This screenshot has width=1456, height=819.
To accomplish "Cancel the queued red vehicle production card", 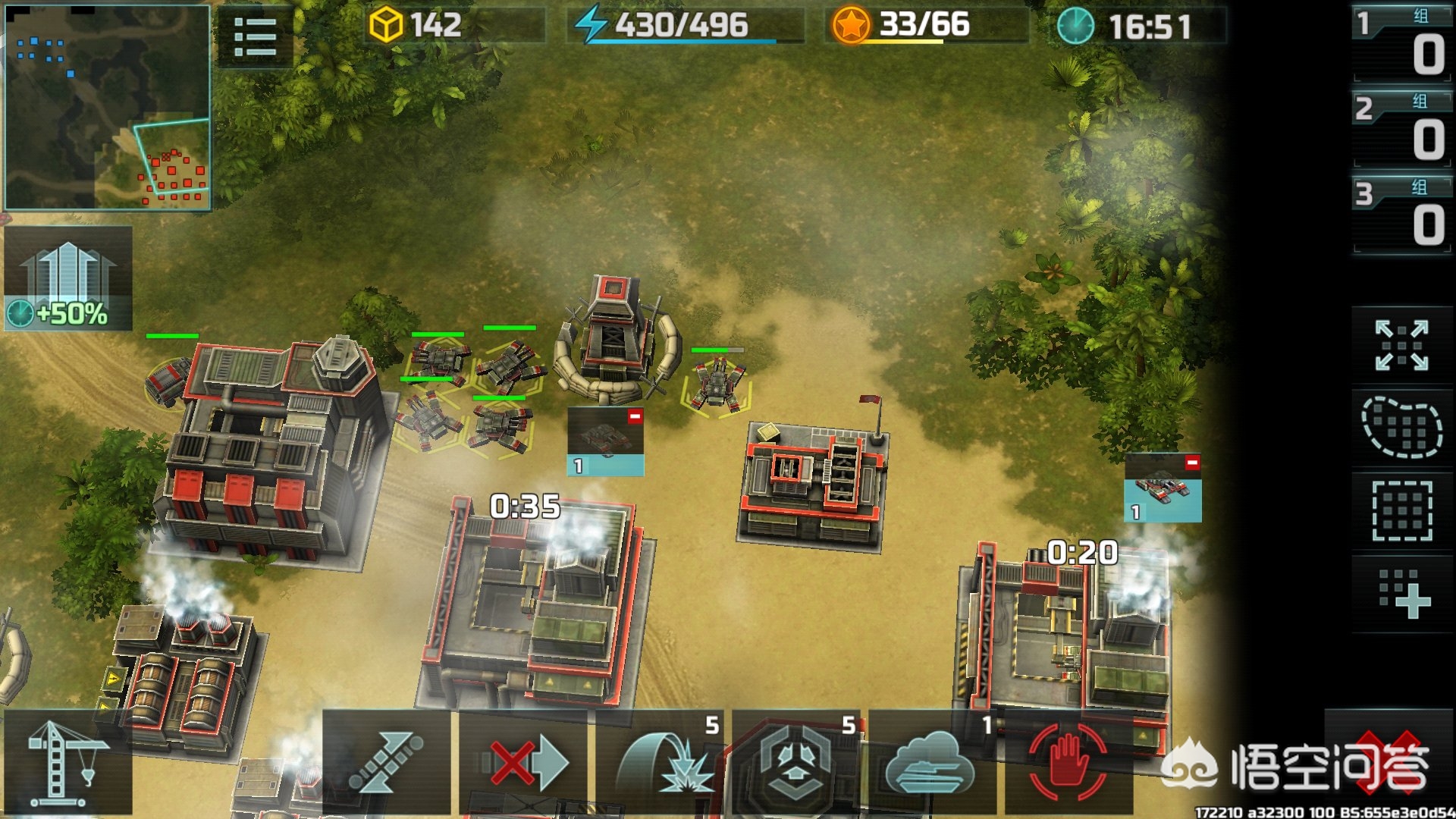I will coord(1191,463).
